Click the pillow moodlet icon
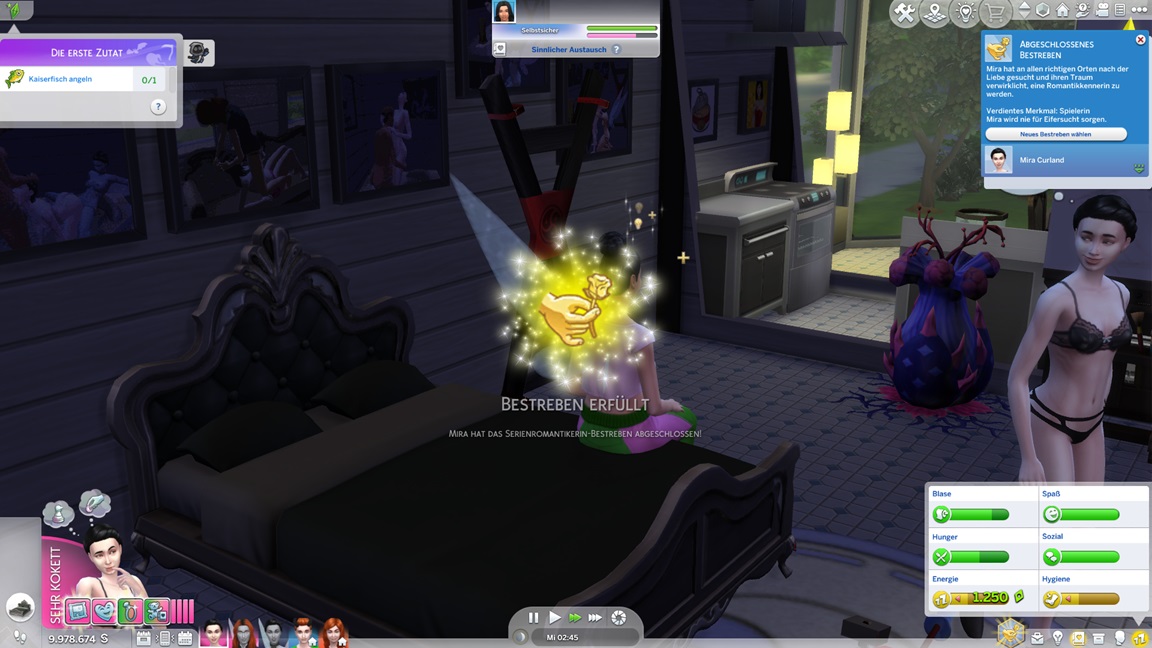This screenshot has height=648, width=1152. 78,610
